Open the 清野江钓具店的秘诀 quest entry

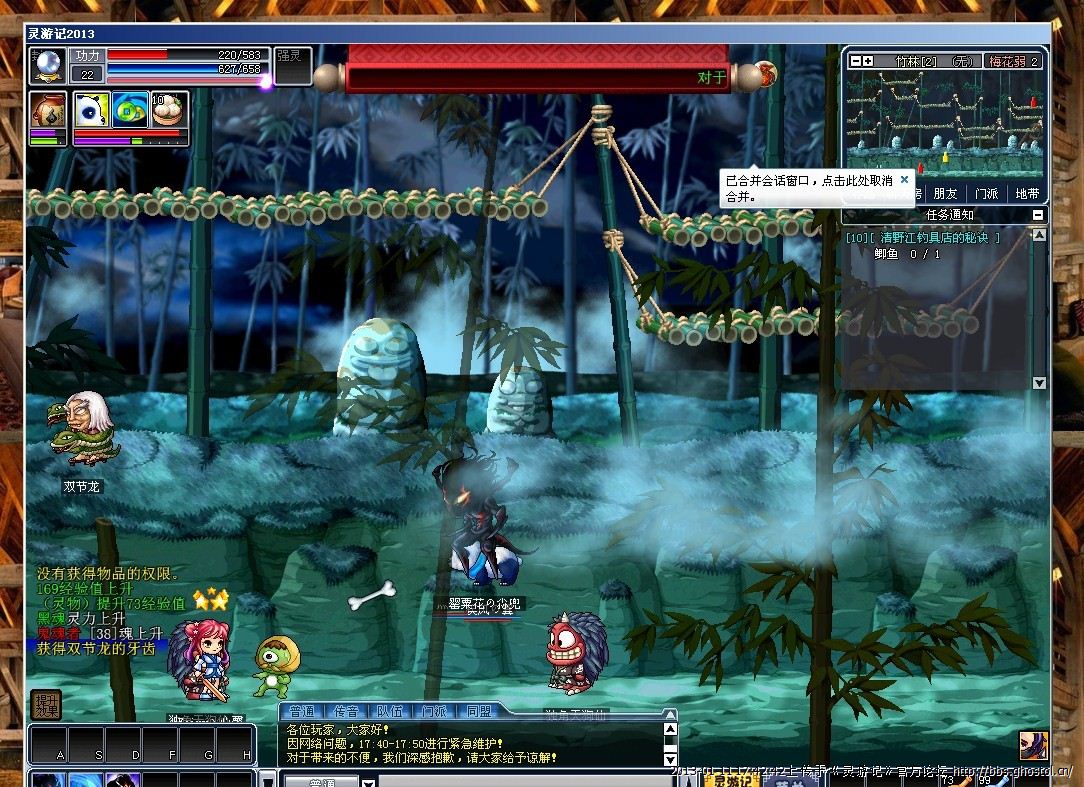[922, 238]
